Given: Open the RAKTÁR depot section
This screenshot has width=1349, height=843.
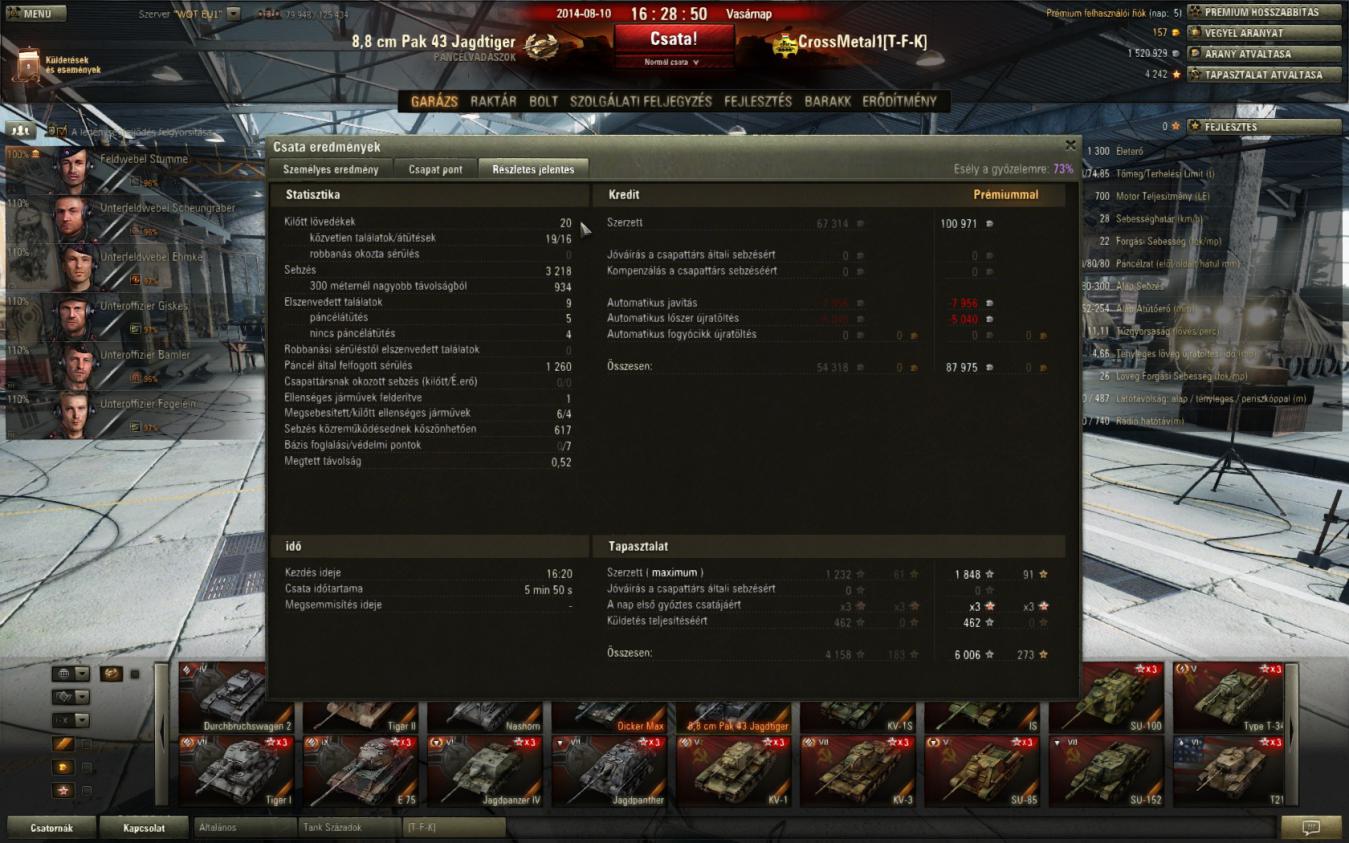Looking at the screenshot, I should (493, 101).
